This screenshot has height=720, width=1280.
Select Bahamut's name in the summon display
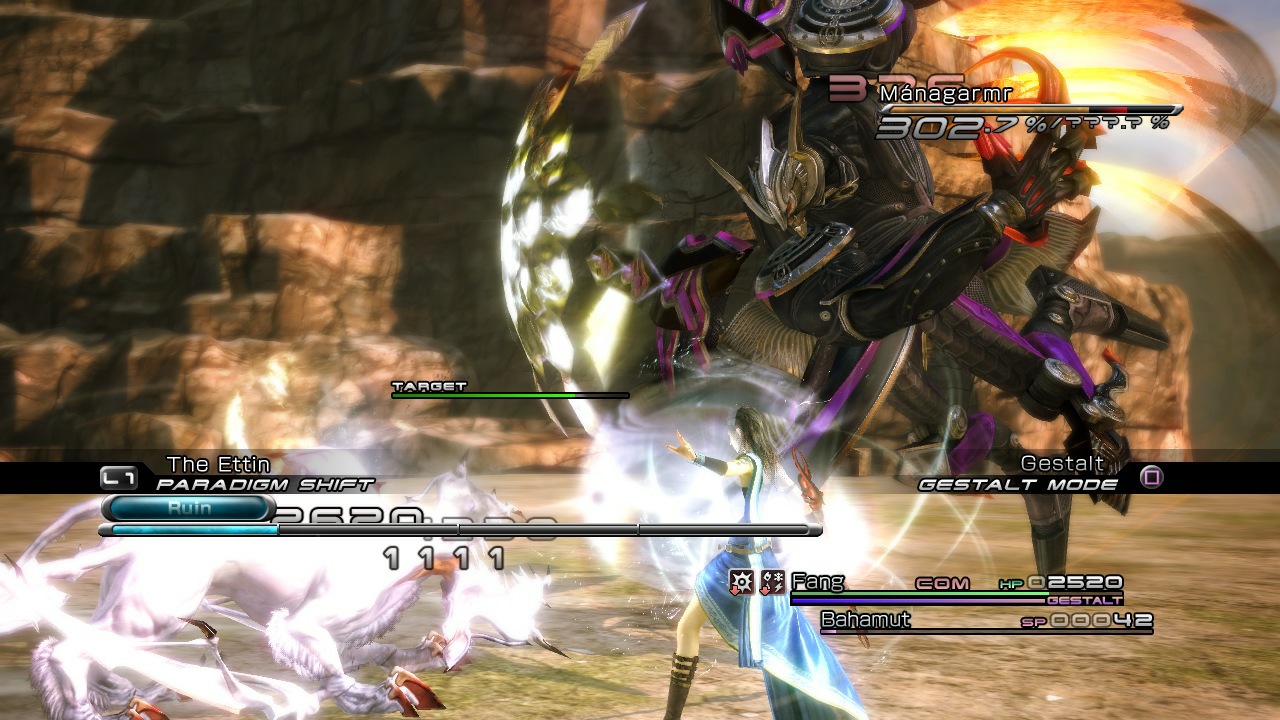[865, 620]
